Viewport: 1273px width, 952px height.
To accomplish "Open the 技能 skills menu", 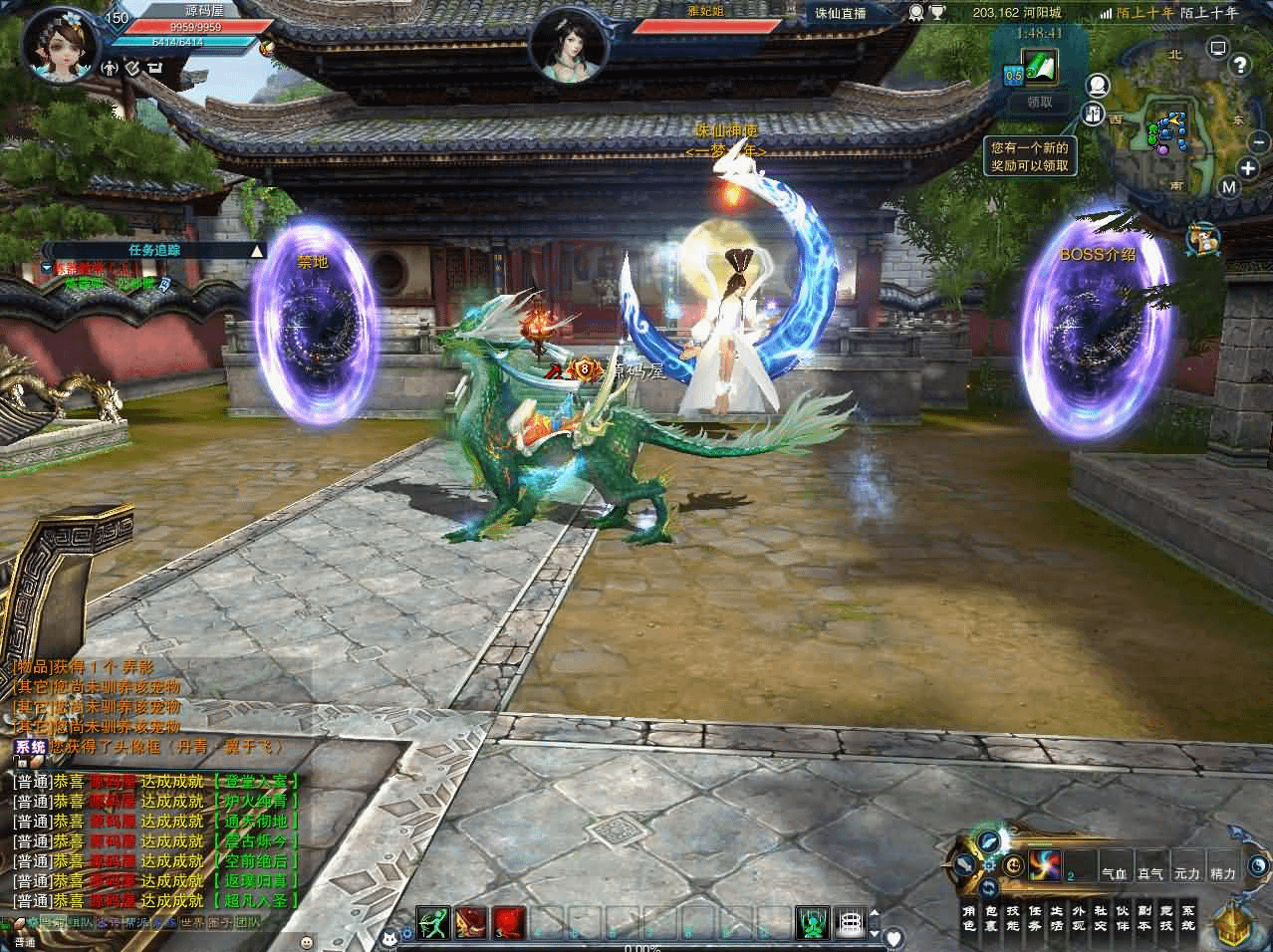I will pos(1013,917).
